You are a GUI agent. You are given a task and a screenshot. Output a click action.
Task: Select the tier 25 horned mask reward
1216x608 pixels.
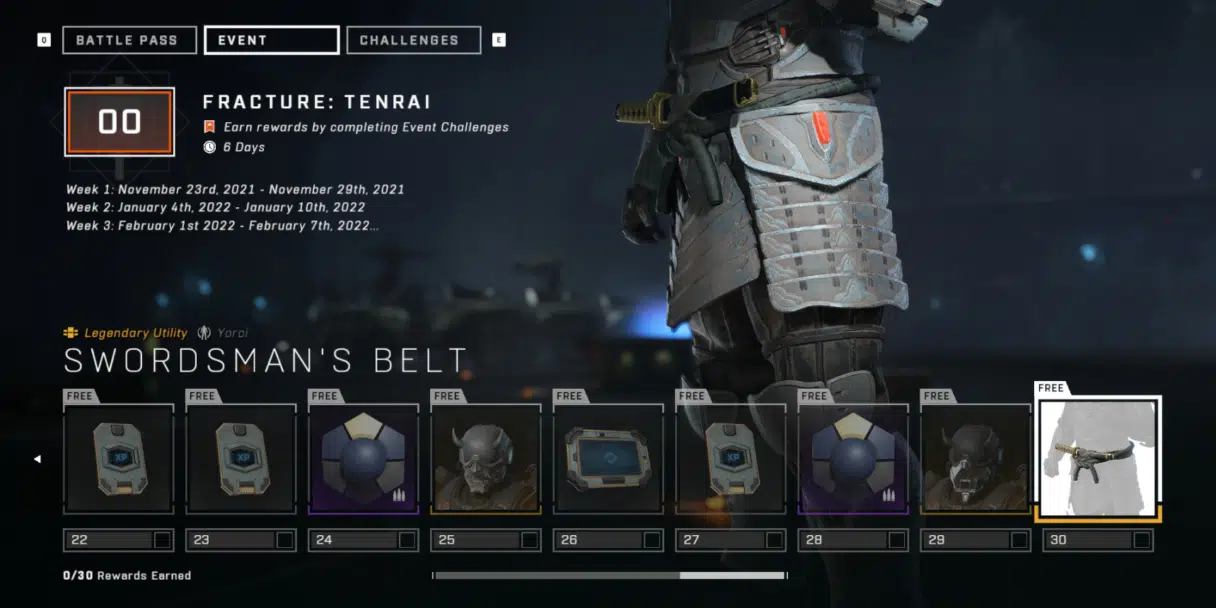(x=486, y=459)
